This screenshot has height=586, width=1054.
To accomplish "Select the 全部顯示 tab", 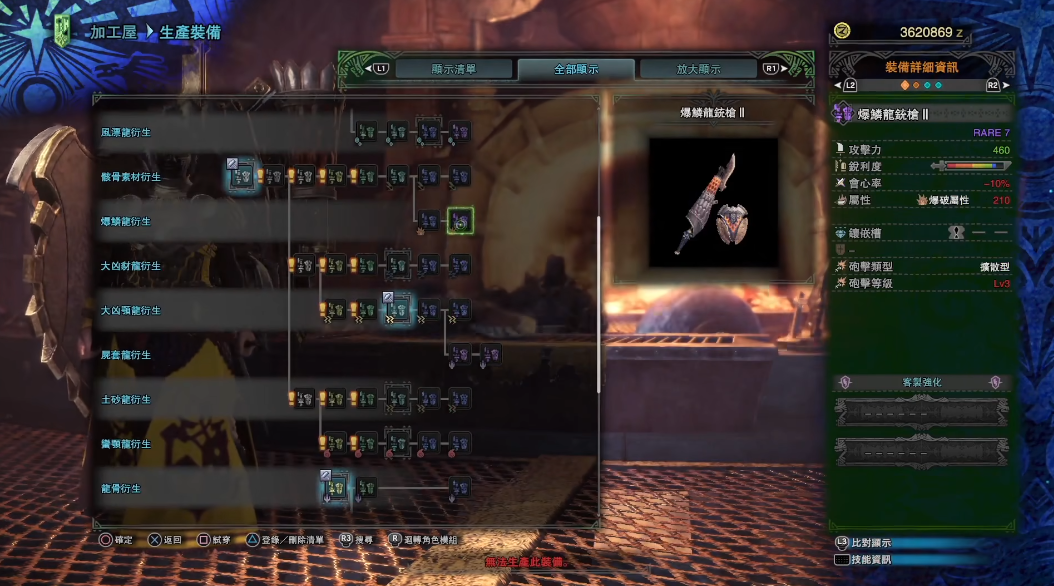I will tap(575, 69).
